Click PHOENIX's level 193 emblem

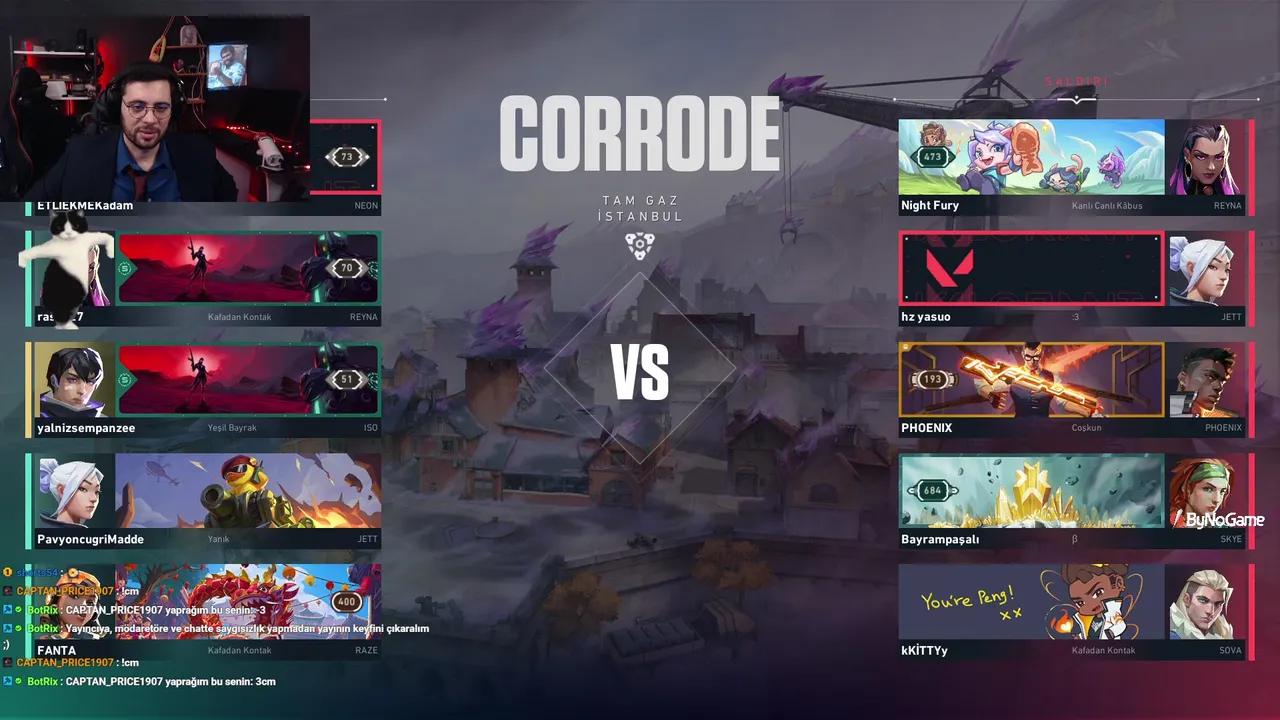(x=933, y=379)
